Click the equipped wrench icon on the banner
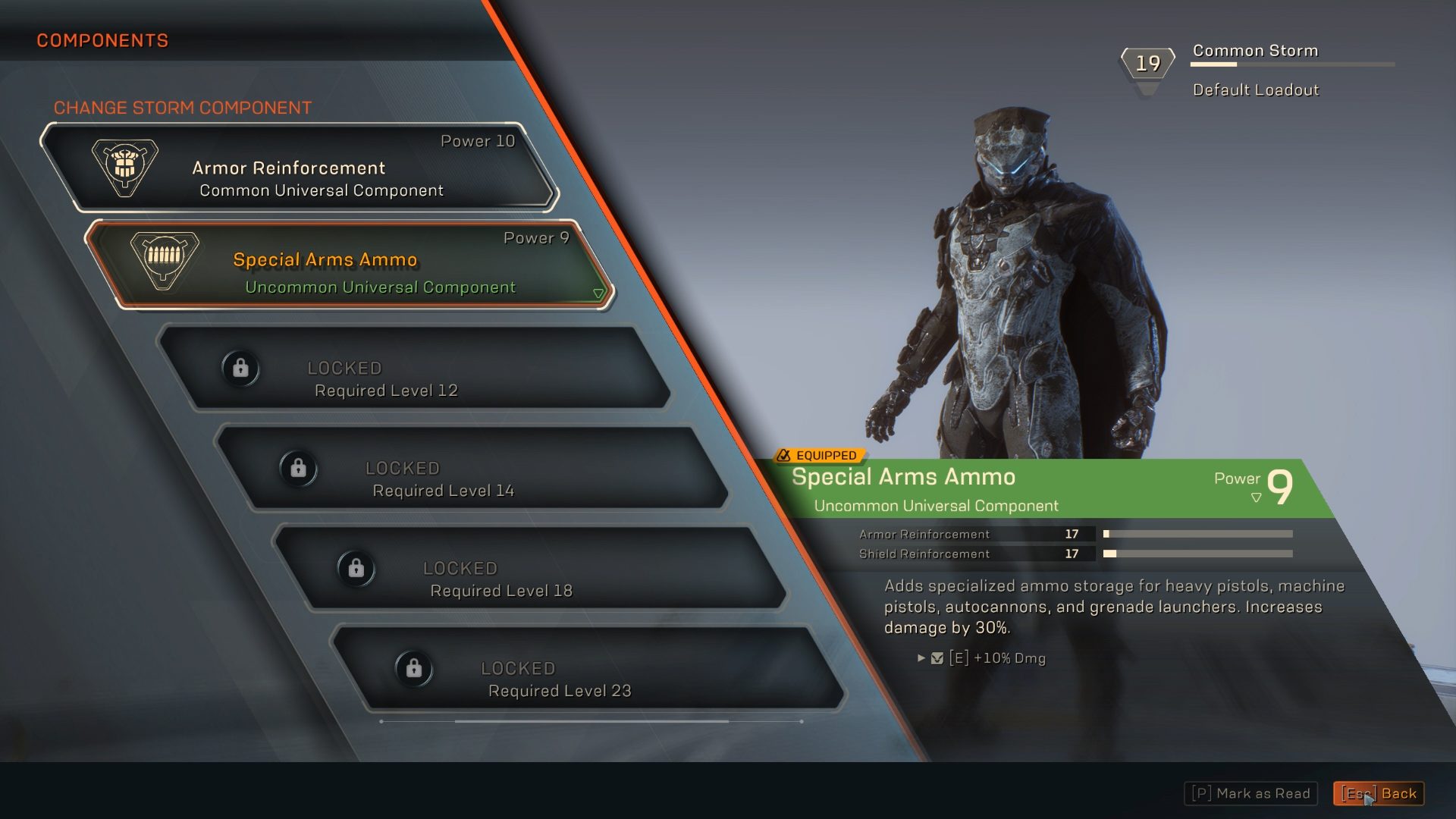The height and width of the screenshot is (819, 1456). [782, 456]
